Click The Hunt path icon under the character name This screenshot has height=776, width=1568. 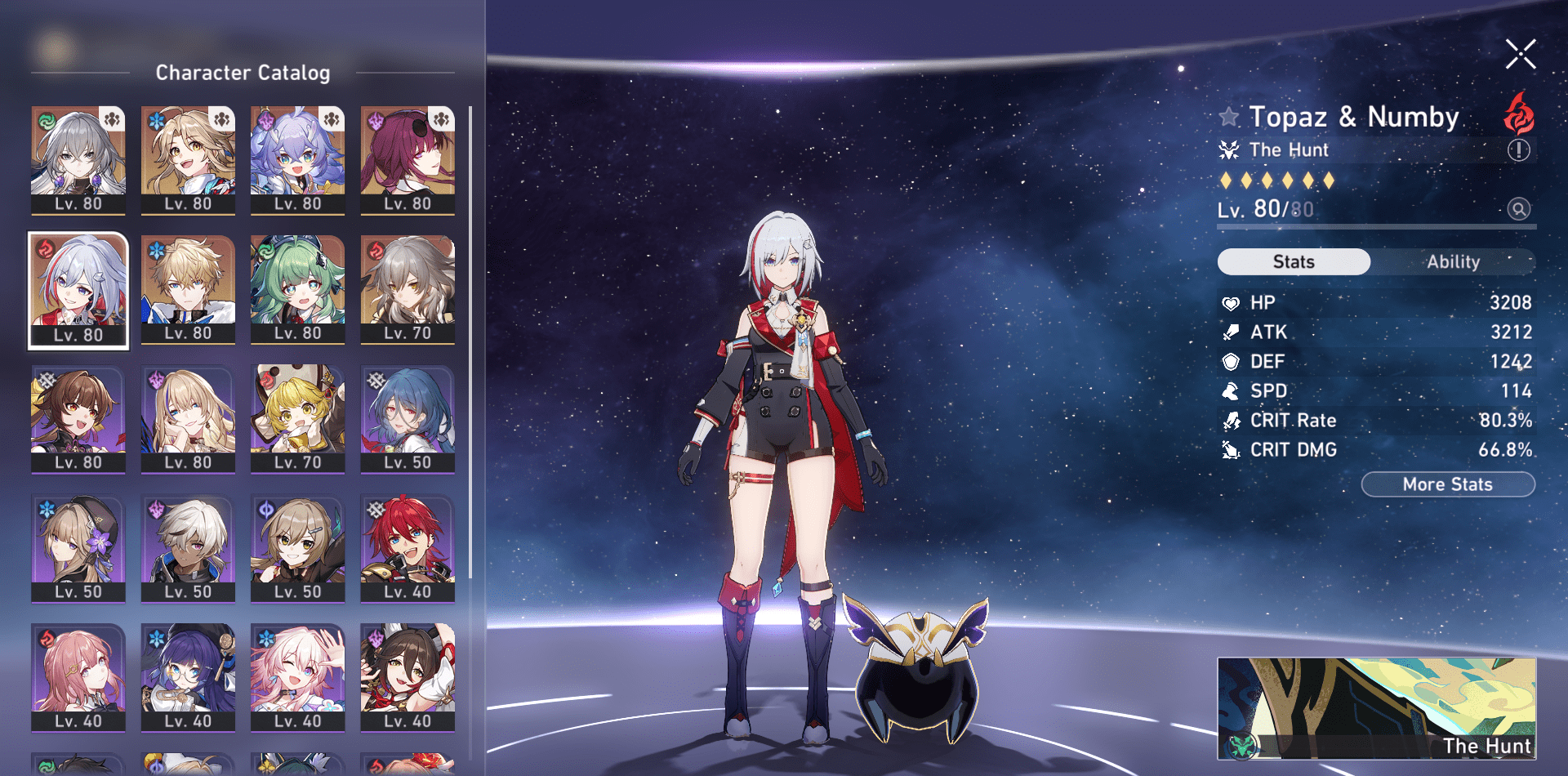1230,149
